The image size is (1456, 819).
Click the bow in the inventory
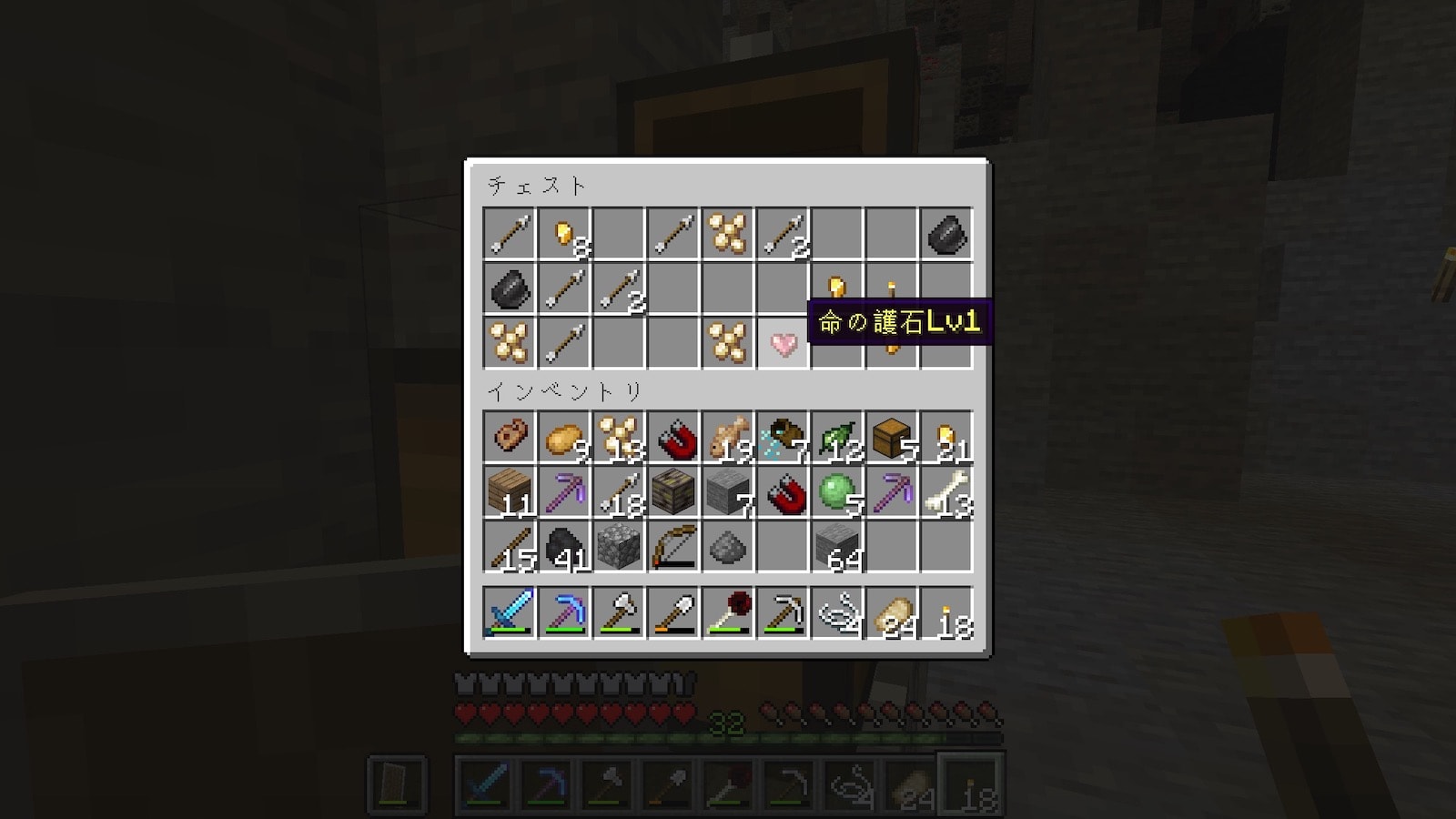[673, 546]
